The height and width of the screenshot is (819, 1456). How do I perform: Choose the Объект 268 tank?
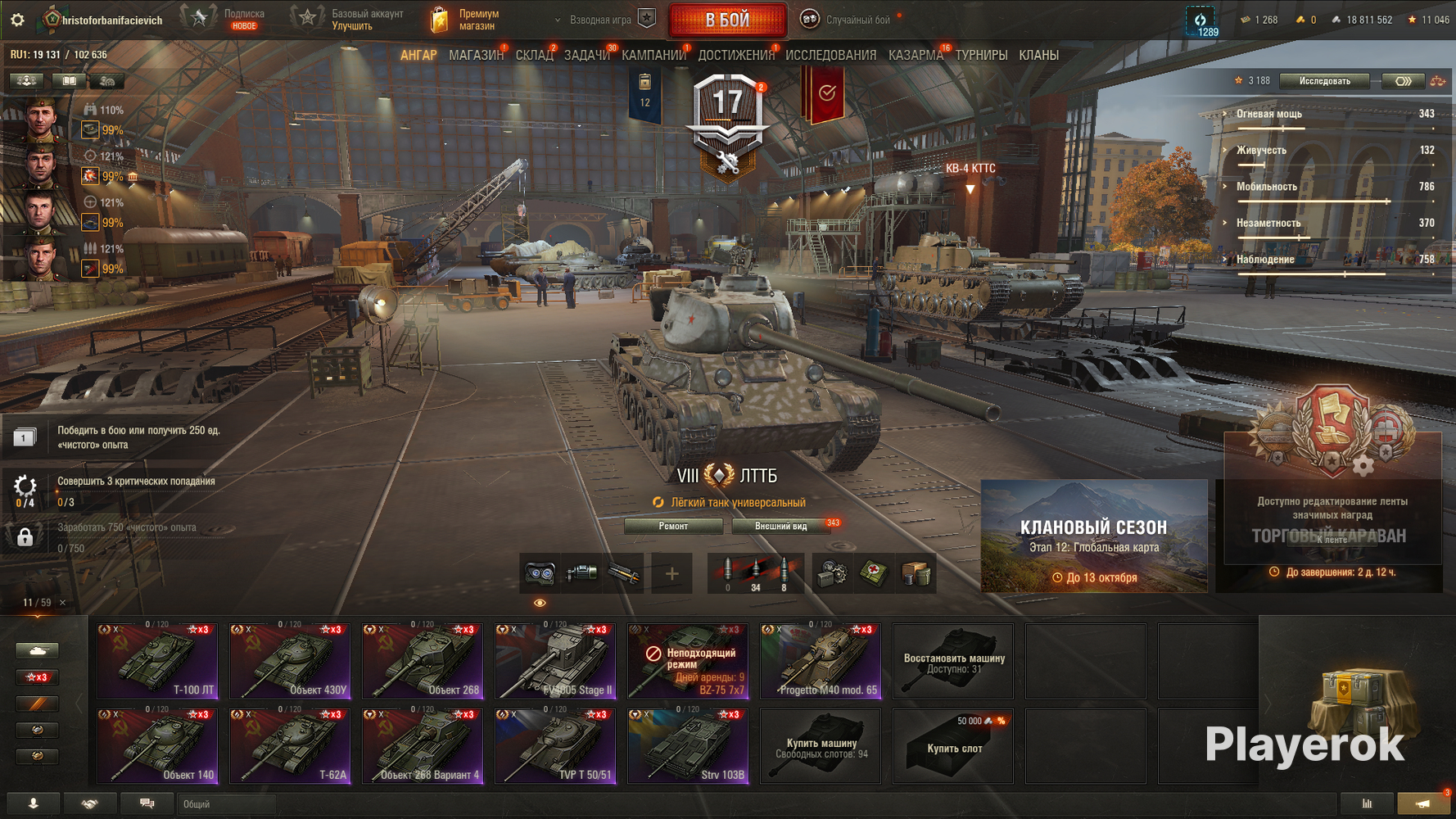(423, 661)
